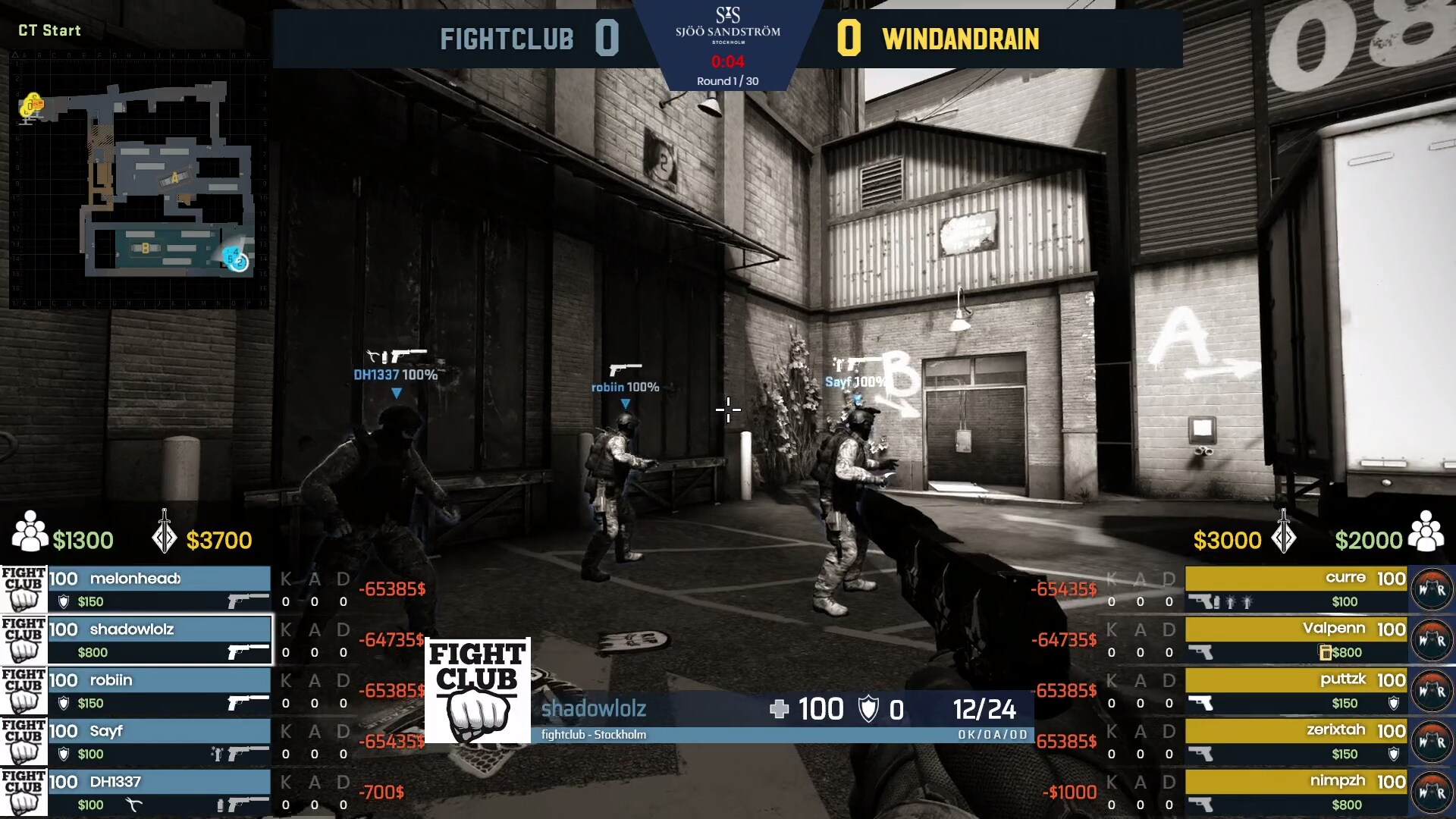
Task: Select curre's player row
Action: click(1296, 589)
